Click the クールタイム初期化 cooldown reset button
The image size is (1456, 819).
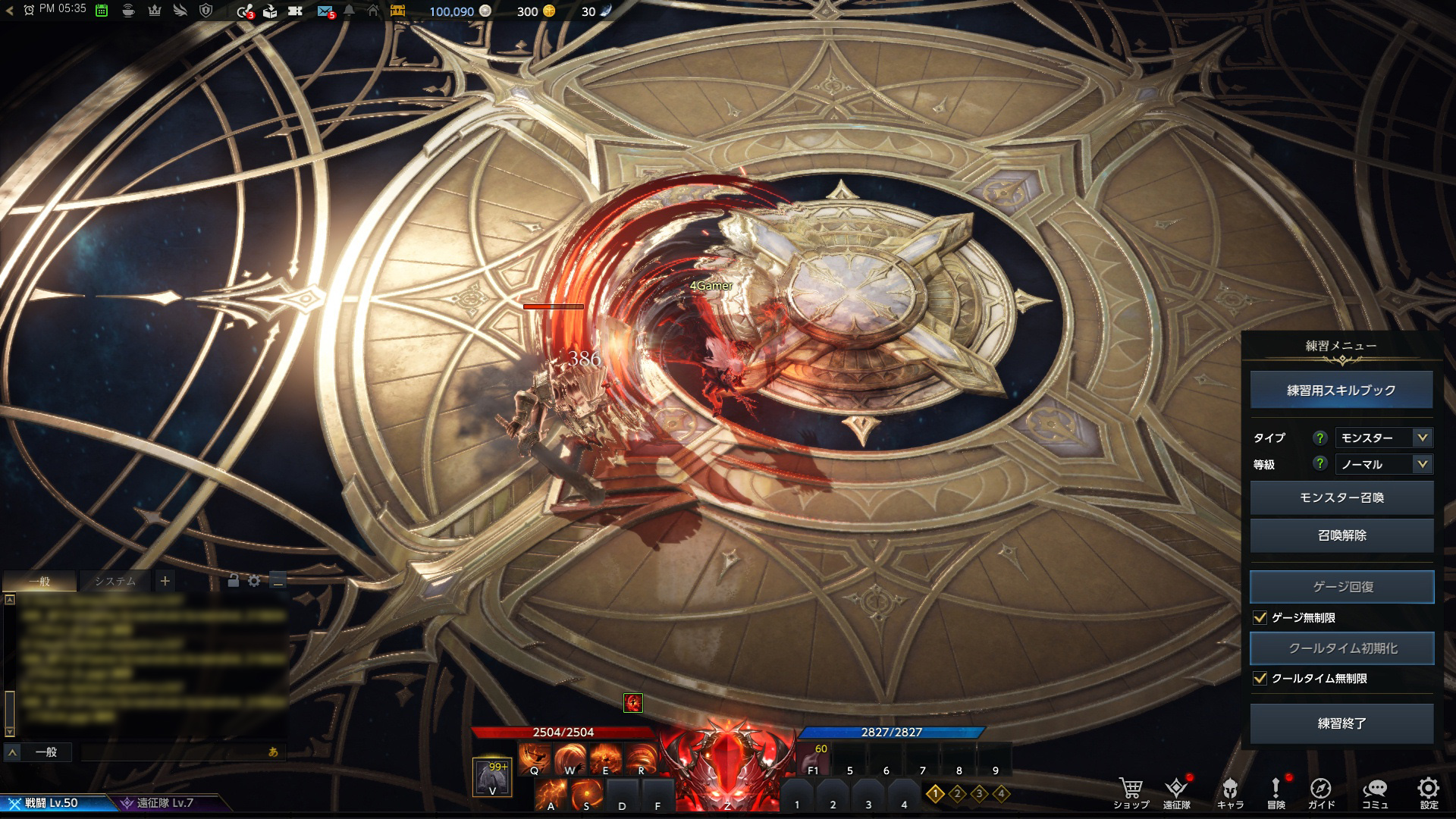(1341, 648)
